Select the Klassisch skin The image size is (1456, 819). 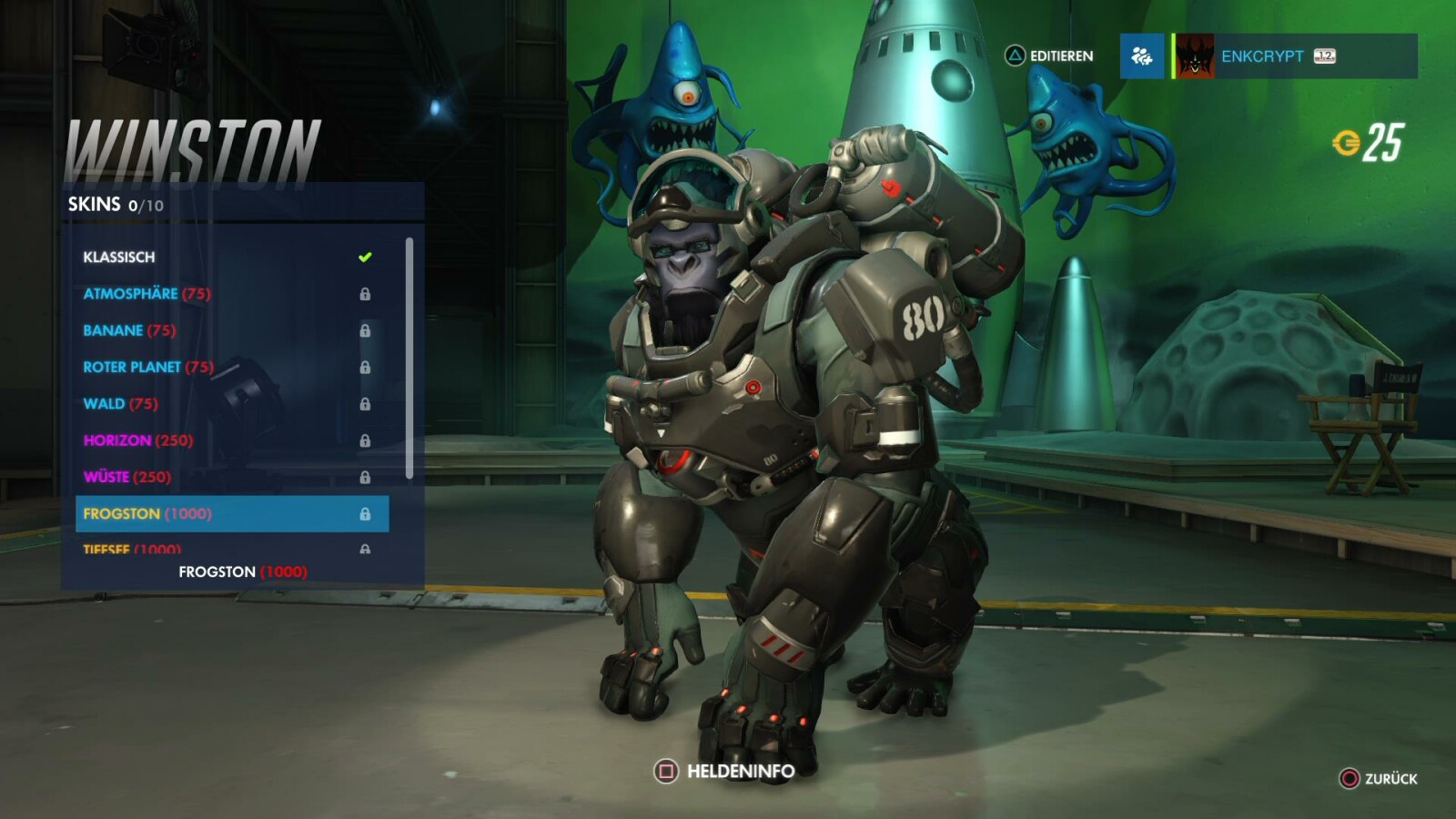coord(118,257)
